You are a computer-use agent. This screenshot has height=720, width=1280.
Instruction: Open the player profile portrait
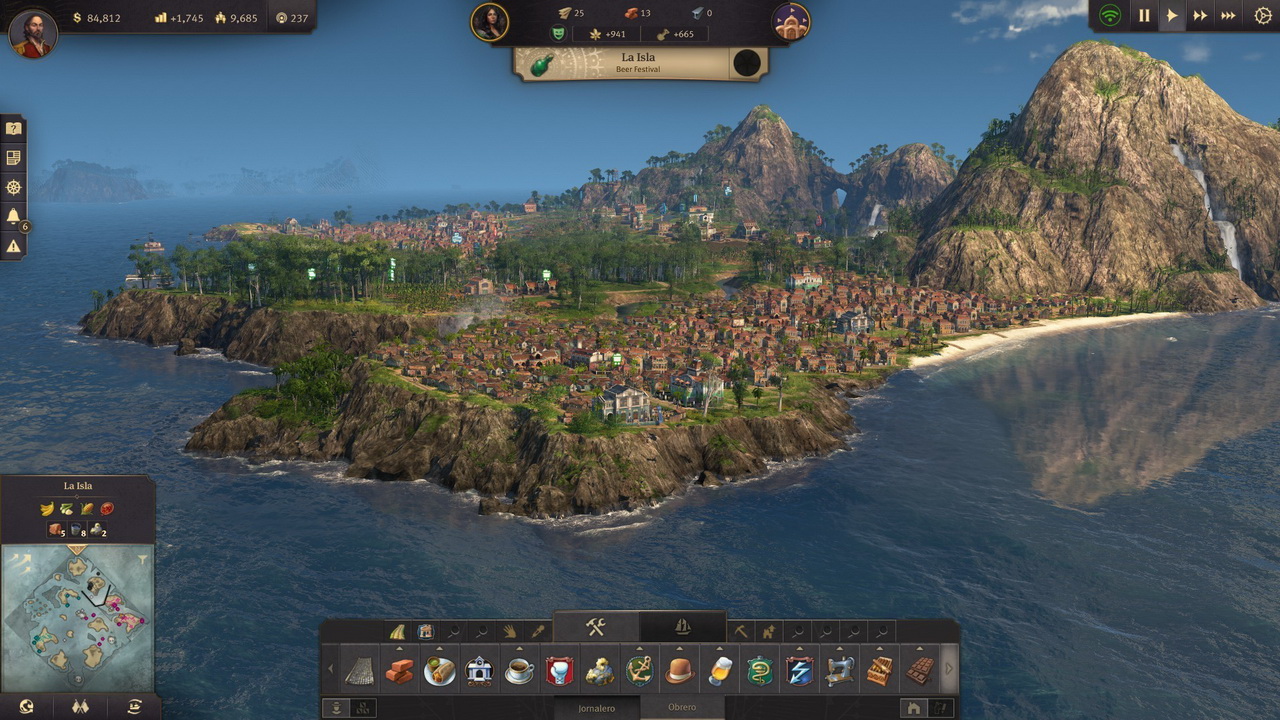33,33
